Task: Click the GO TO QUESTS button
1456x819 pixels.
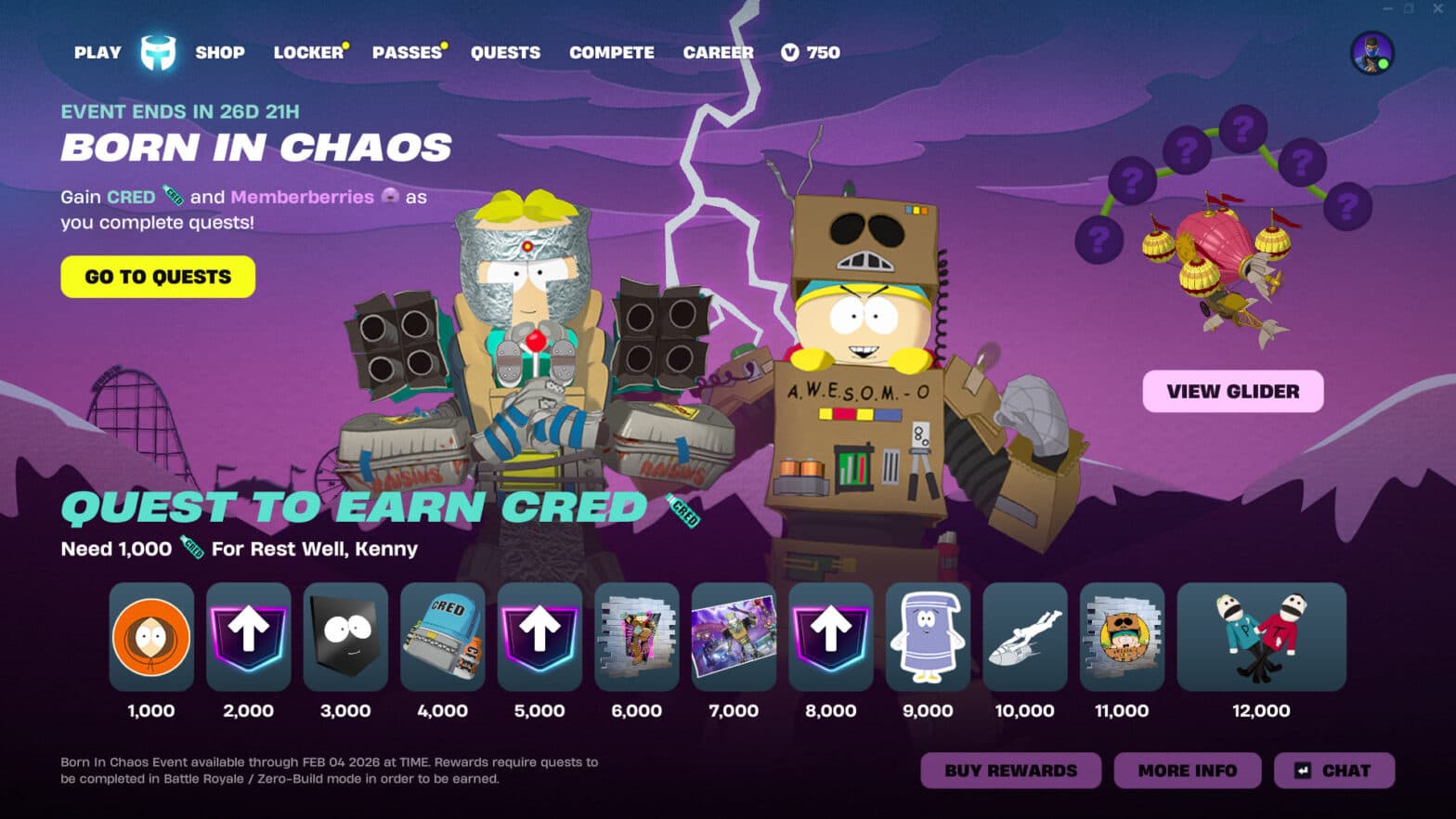Action: click(x=157, y=276)
